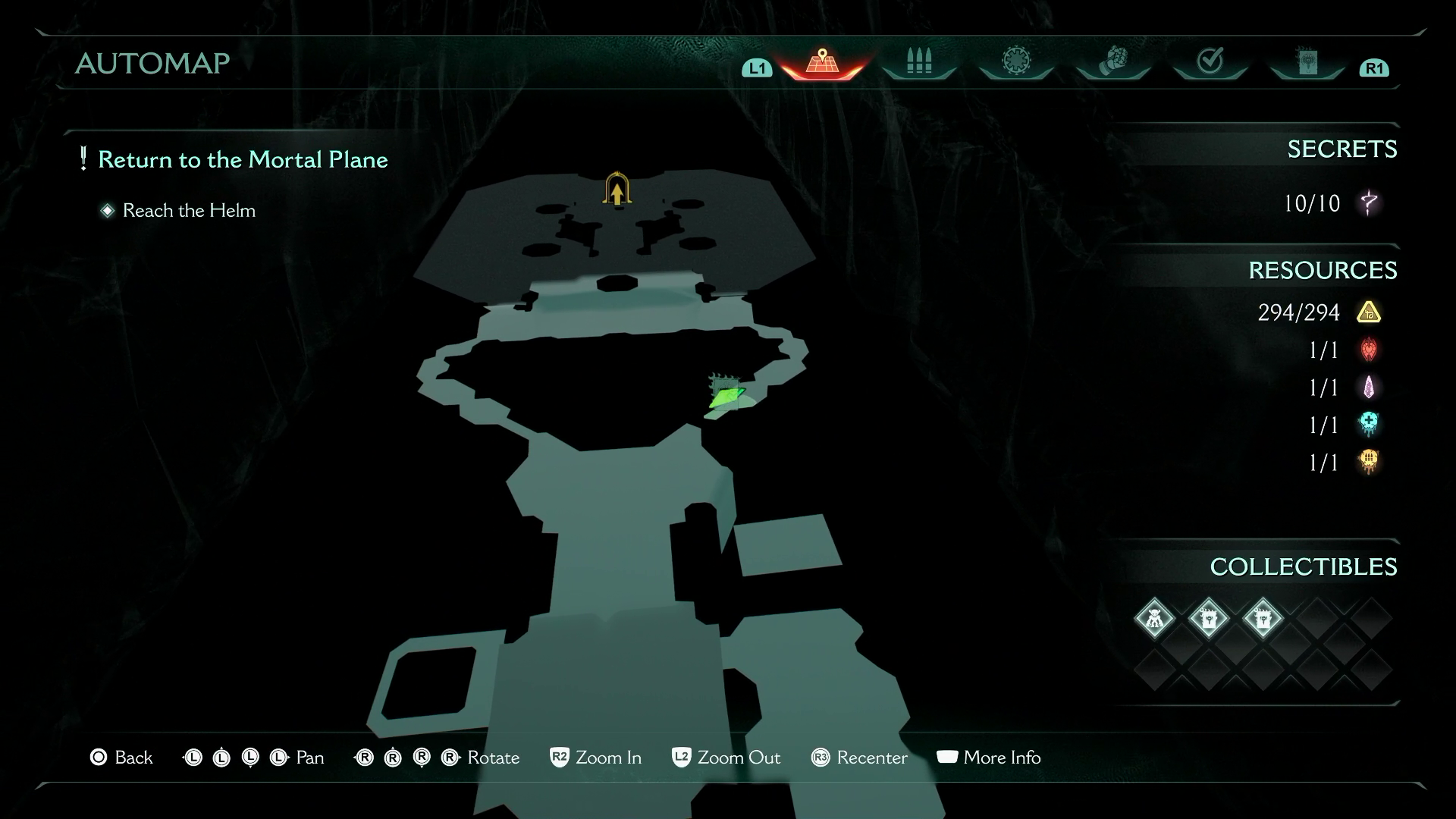Click the red resource icon next to 1/1
The height and width of the screenshot is (819, 1456).
pyautogui.click(x=1370, y=350)
